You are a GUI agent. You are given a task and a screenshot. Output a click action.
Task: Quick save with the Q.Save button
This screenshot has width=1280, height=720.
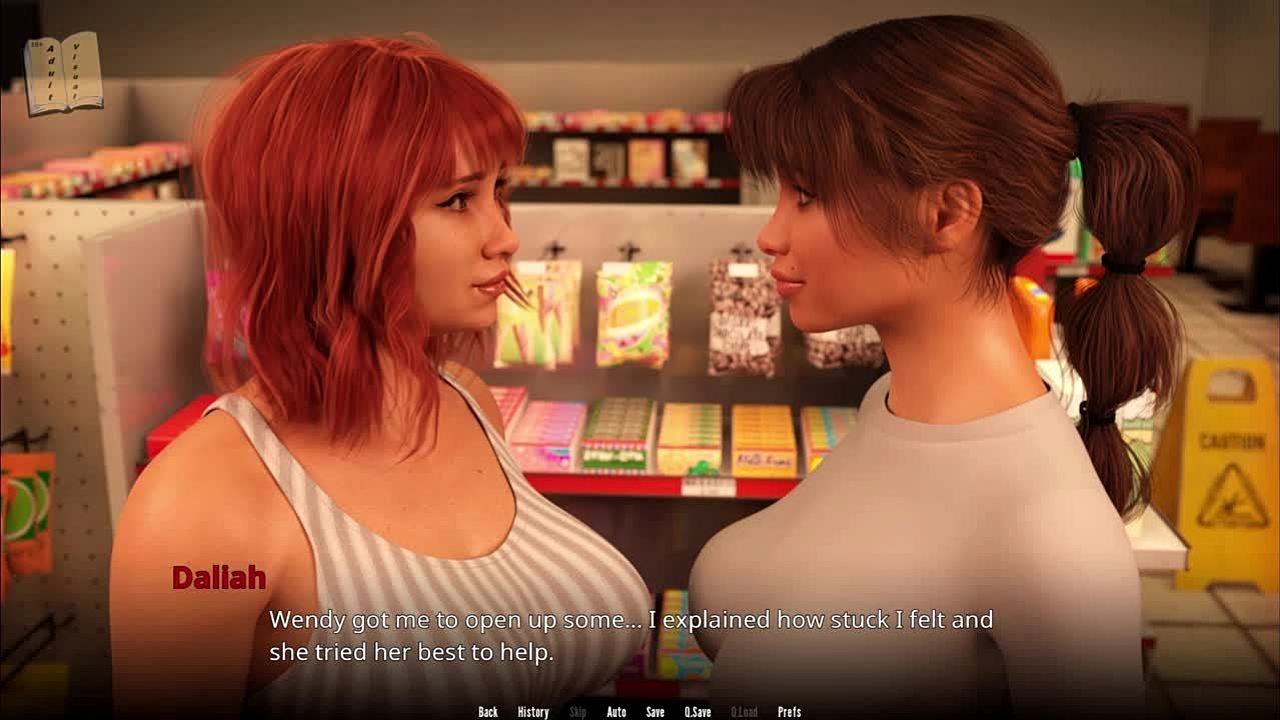coord(698,712)
